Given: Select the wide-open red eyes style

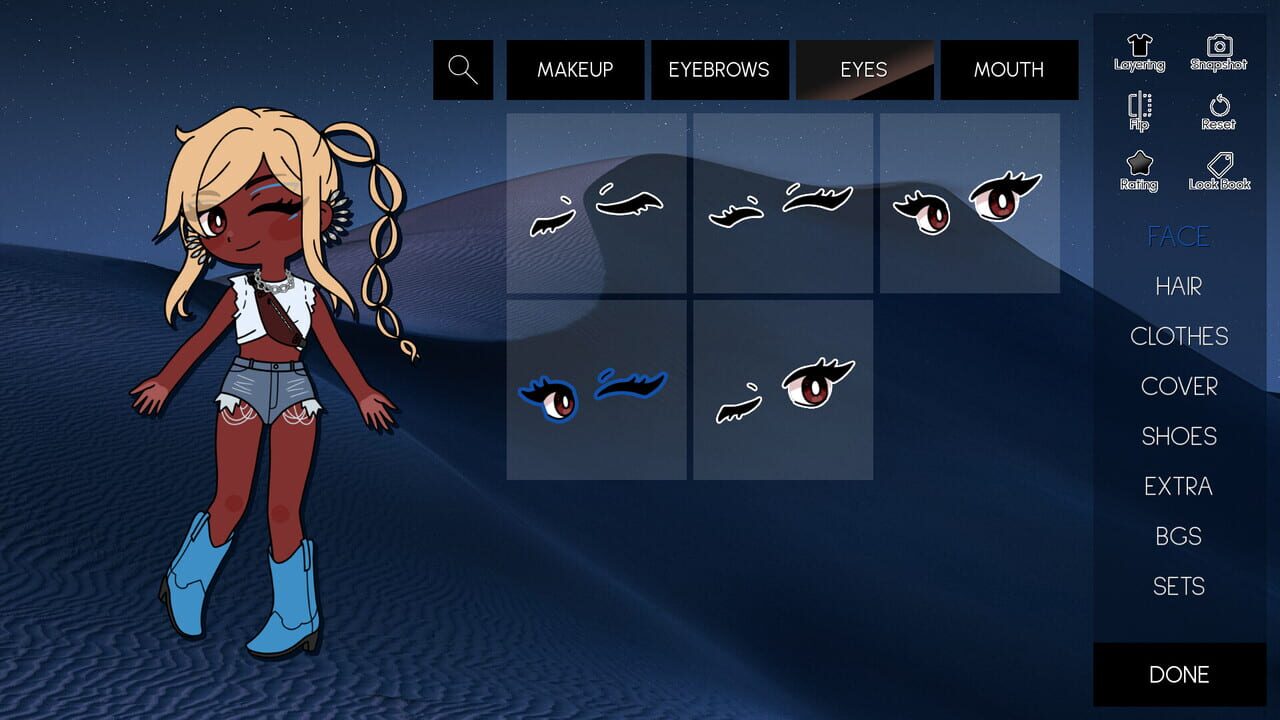Looking at the screenshot, I should pos(967,200).
